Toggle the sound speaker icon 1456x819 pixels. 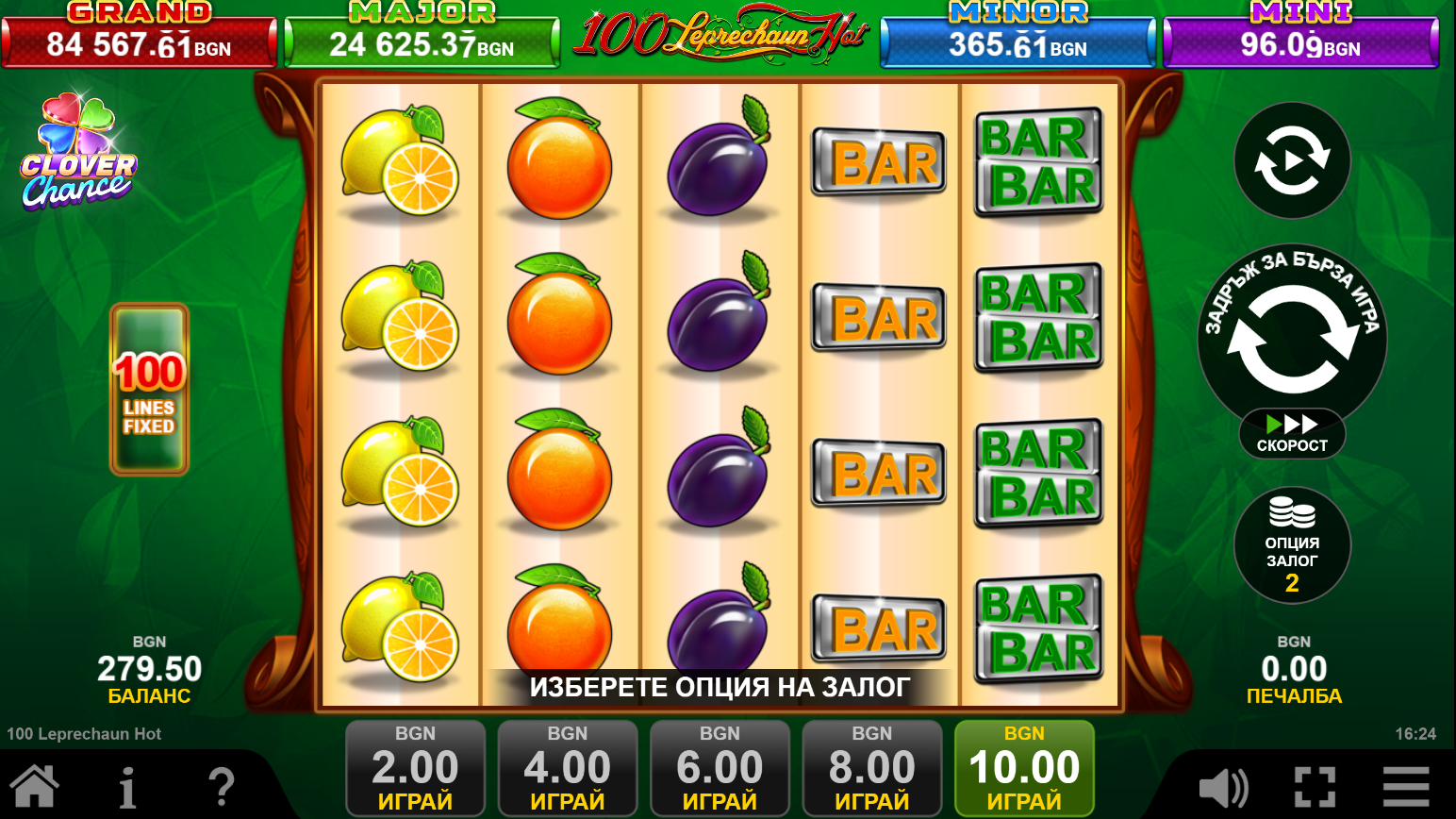[x=1223, y=787]
